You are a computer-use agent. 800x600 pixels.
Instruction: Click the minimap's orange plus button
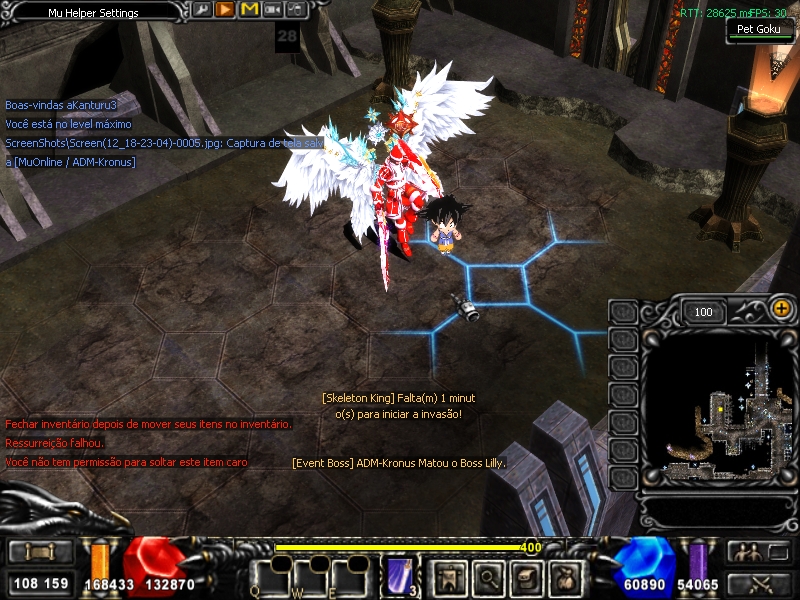(x=781, y=310)
